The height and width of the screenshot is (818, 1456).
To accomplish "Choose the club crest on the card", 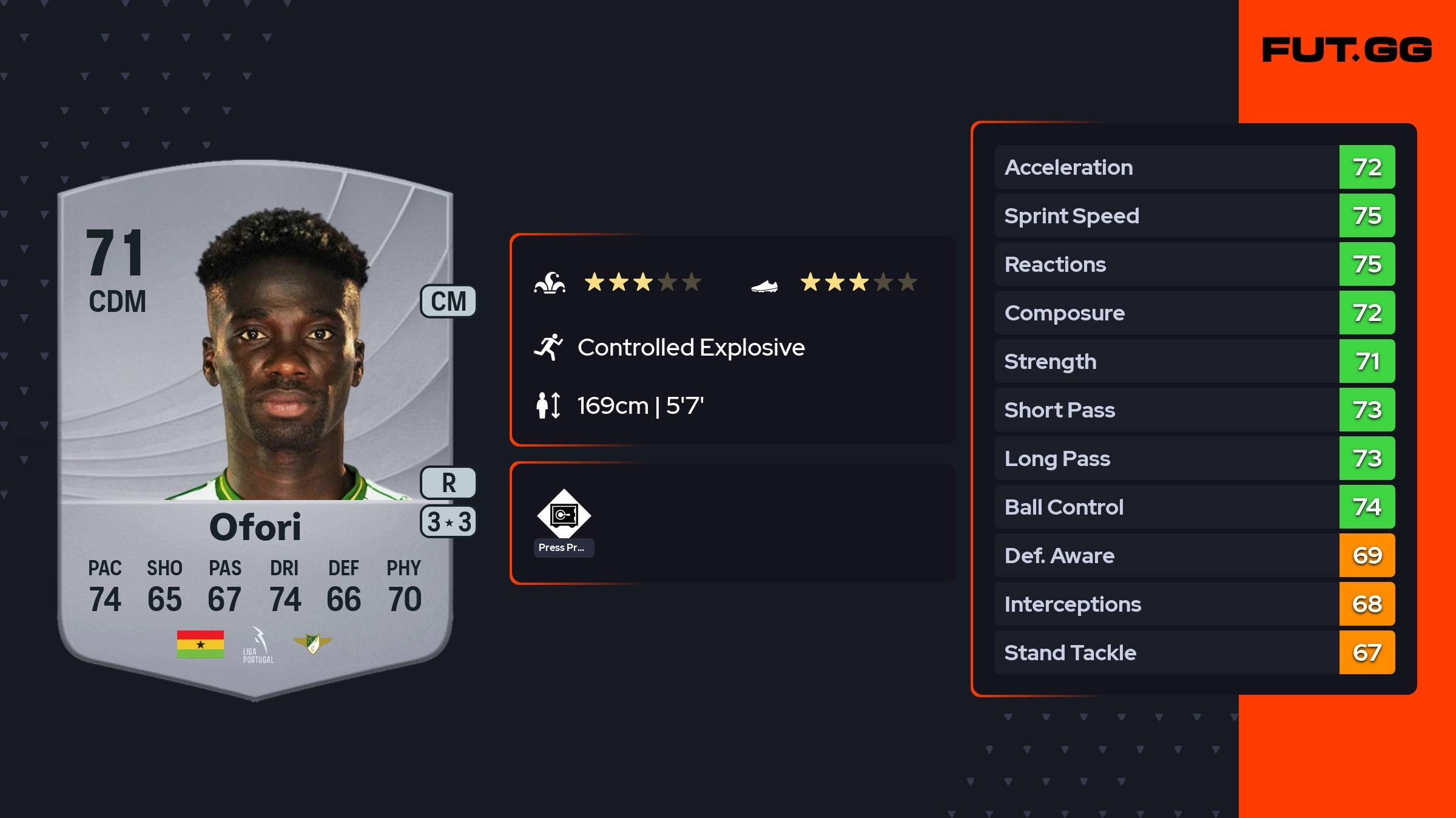I will click(x=312, y=643).
